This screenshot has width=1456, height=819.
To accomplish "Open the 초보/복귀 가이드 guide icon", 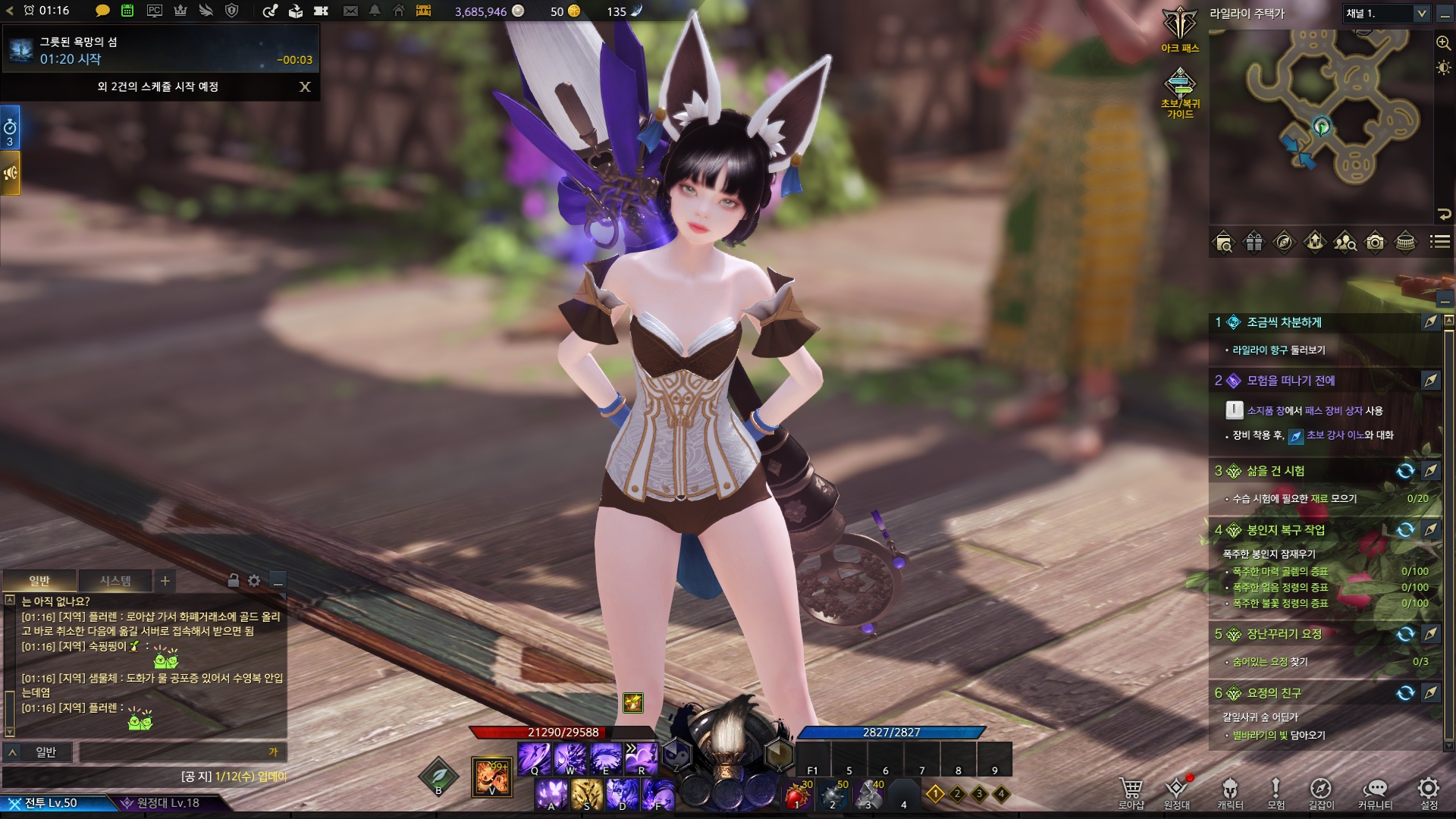I will (x=1180, y=91).
